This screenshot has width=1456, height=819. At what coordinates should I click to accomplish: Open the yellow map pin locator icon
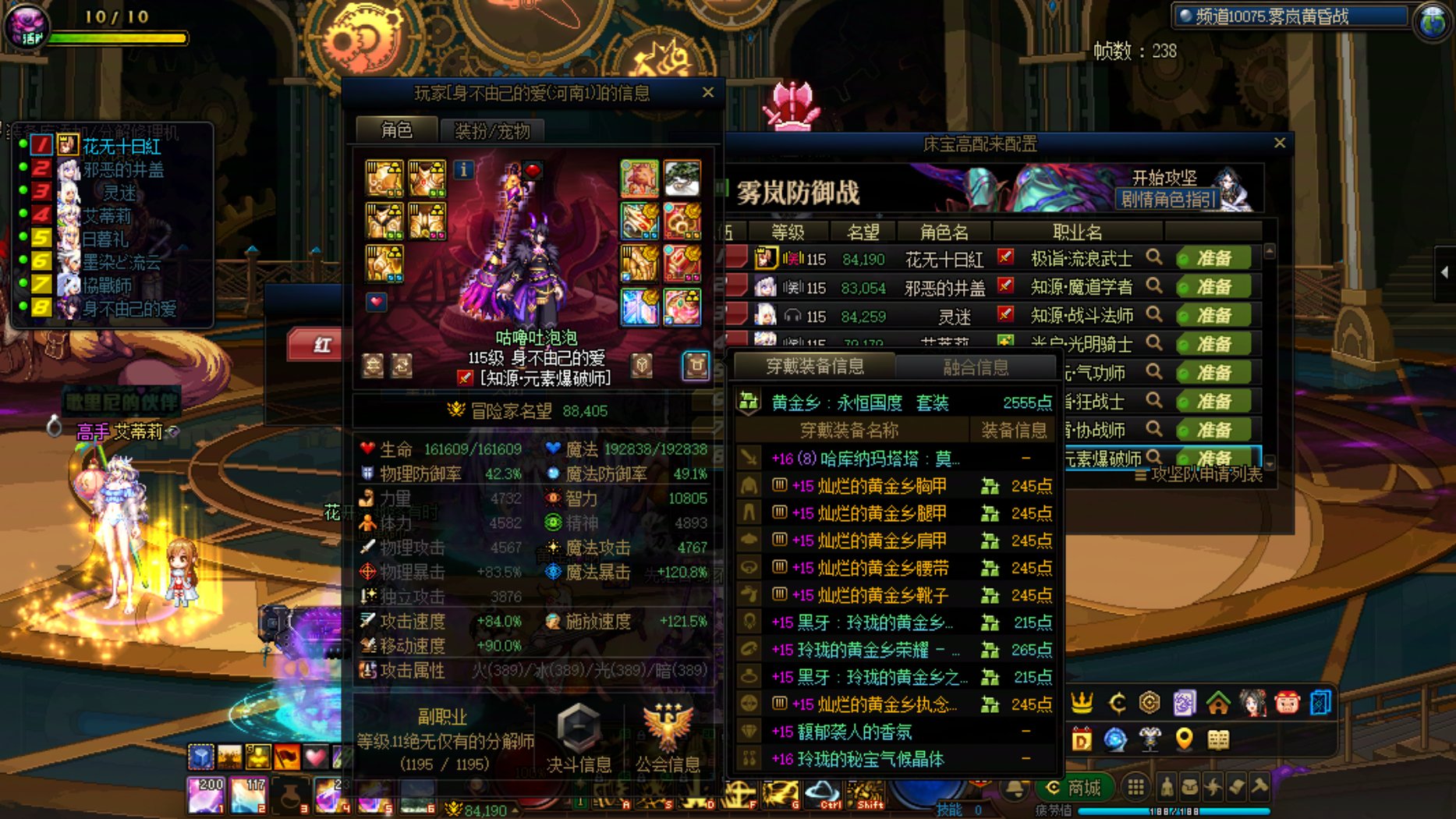[x=1183, y=739]
